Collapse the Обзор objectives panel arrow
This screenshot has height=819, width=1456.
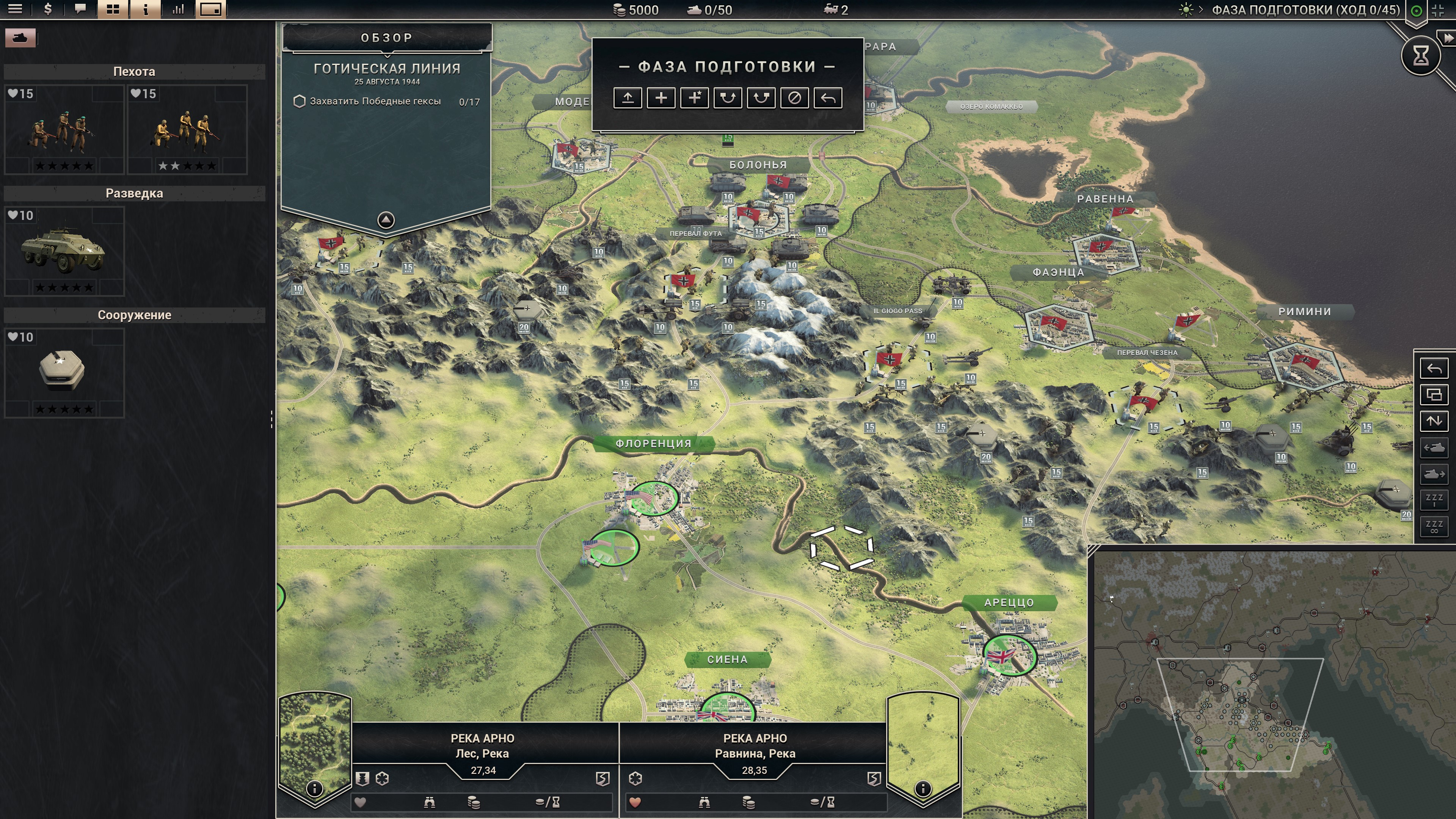(x=386, y=220)
